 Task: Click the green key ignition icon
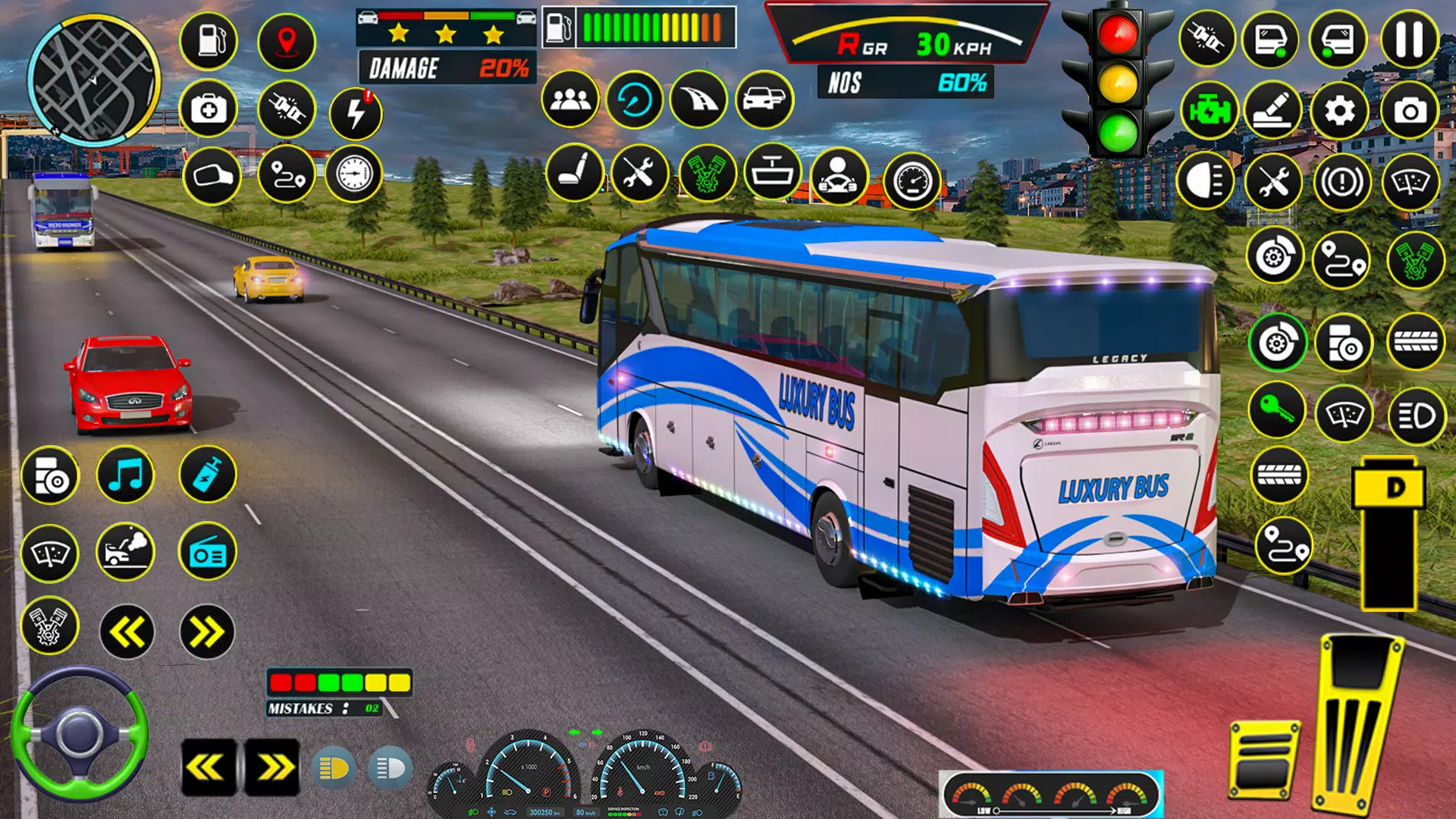click(1277, 410)
